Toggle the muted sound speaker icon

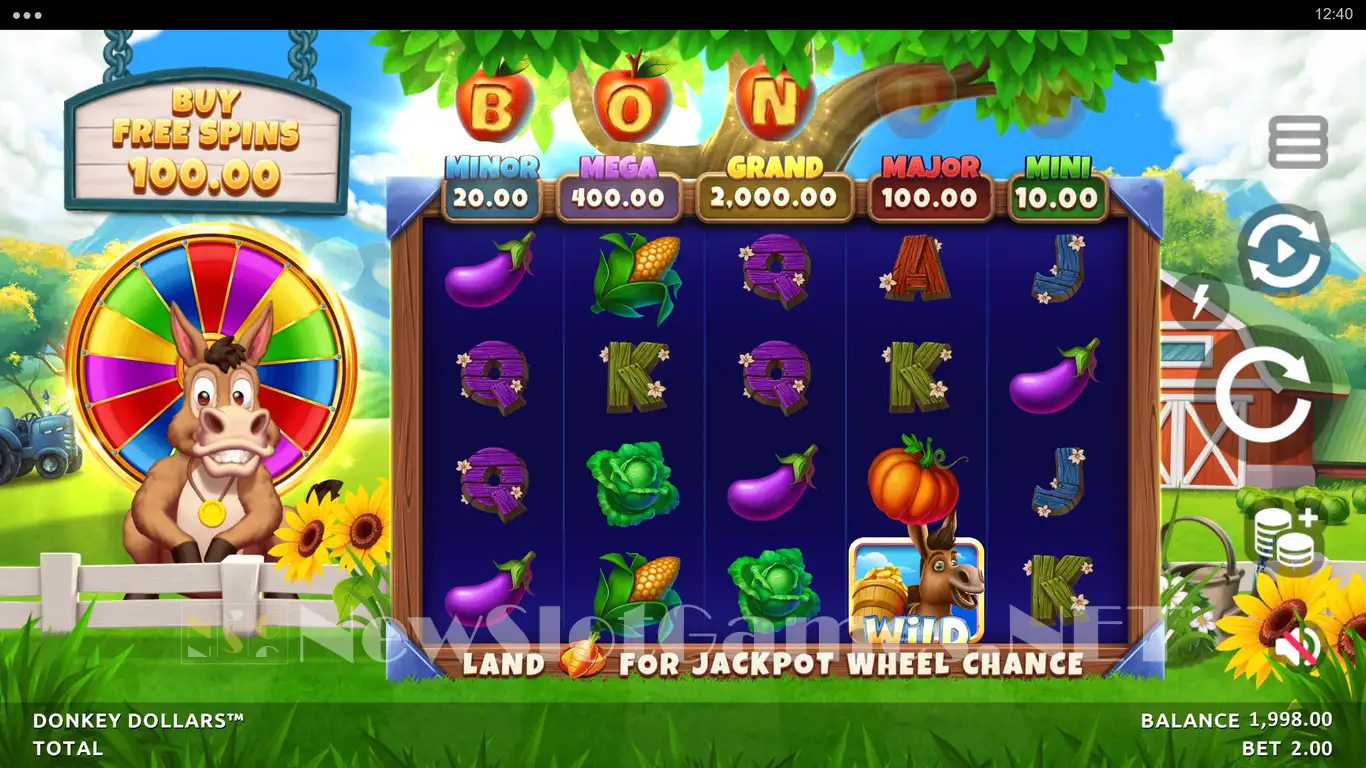1297,647
